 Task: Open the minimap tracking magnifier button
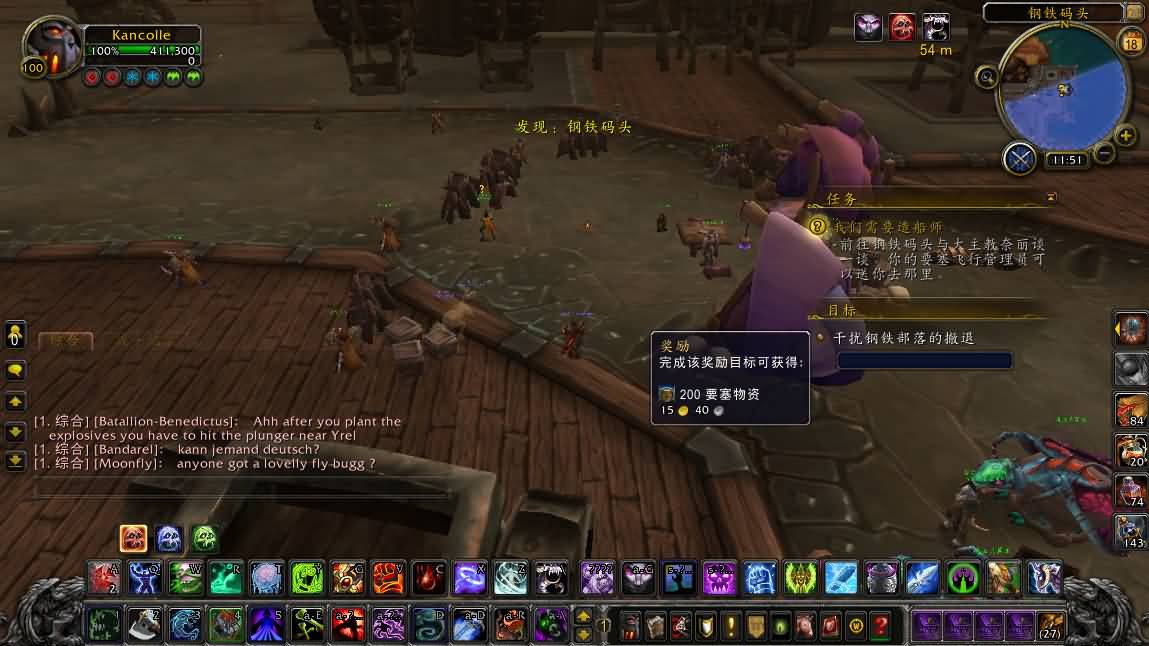pyautogui.click(x=987, y=76)
